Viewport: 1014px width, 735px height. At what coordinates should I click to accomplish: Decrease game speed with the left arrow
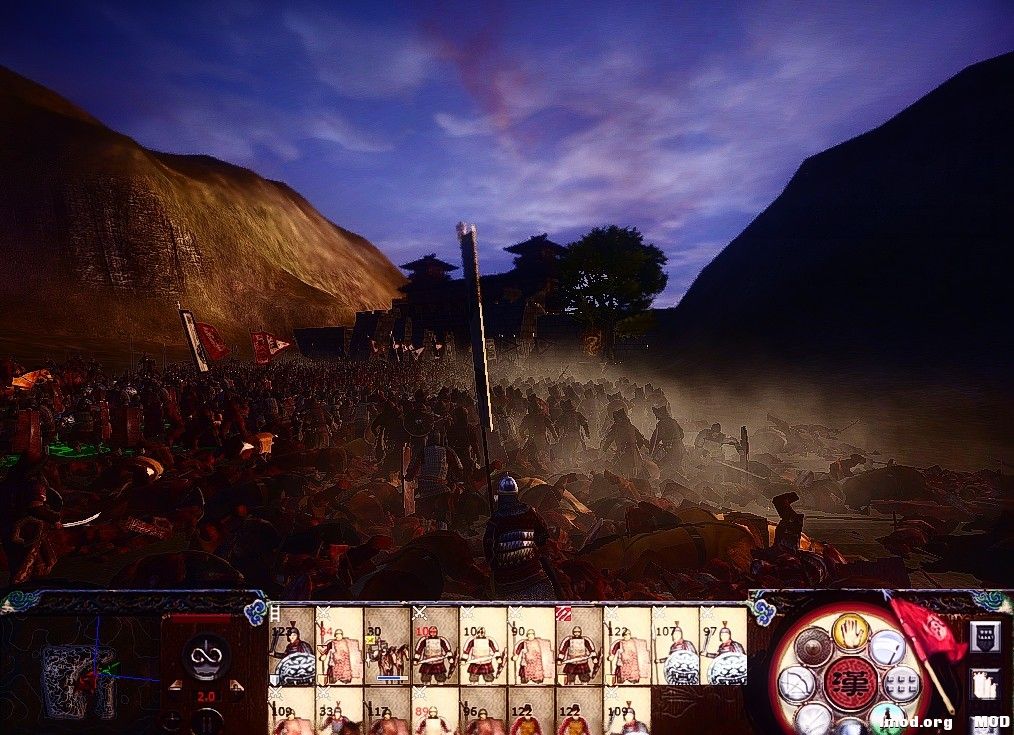coord(176,686)
